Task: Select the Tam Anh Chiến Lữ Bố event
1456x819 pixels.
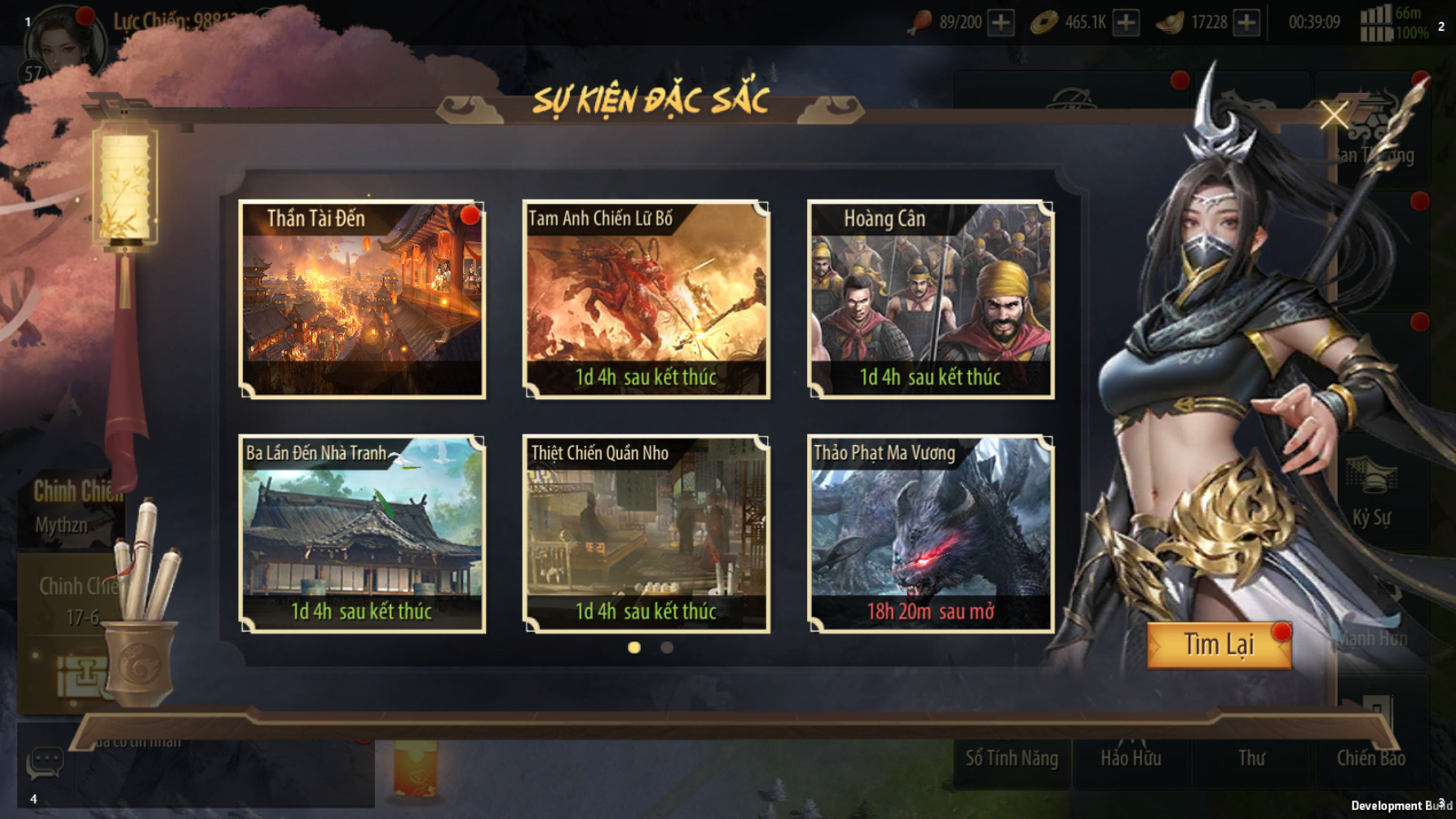Action: (646, 299)
